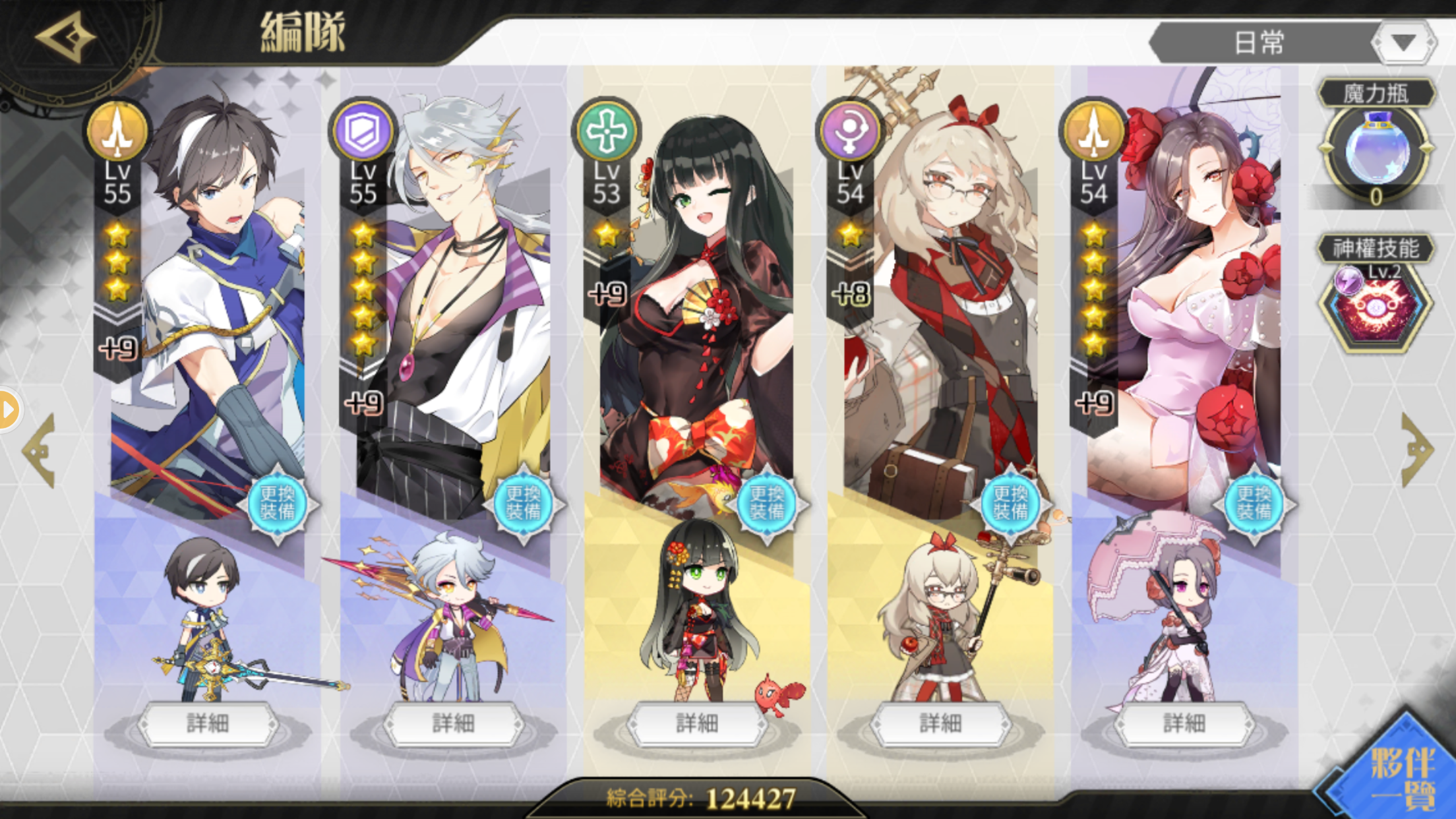Change equipment for the rose-adorned woman

(1254, 503)
